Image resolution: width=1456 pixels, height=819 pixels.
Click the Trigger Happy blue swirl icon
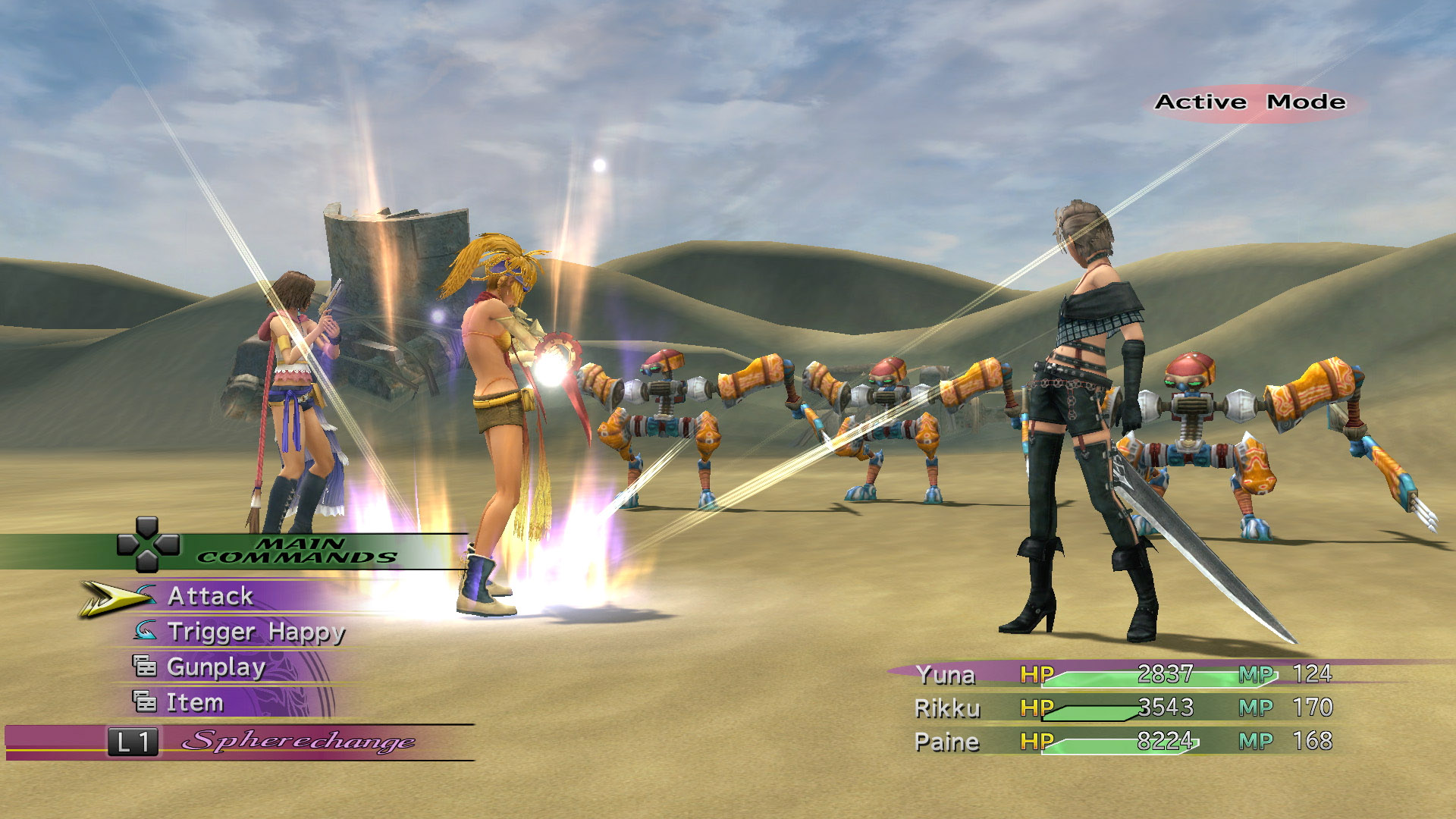click(147, 632)
